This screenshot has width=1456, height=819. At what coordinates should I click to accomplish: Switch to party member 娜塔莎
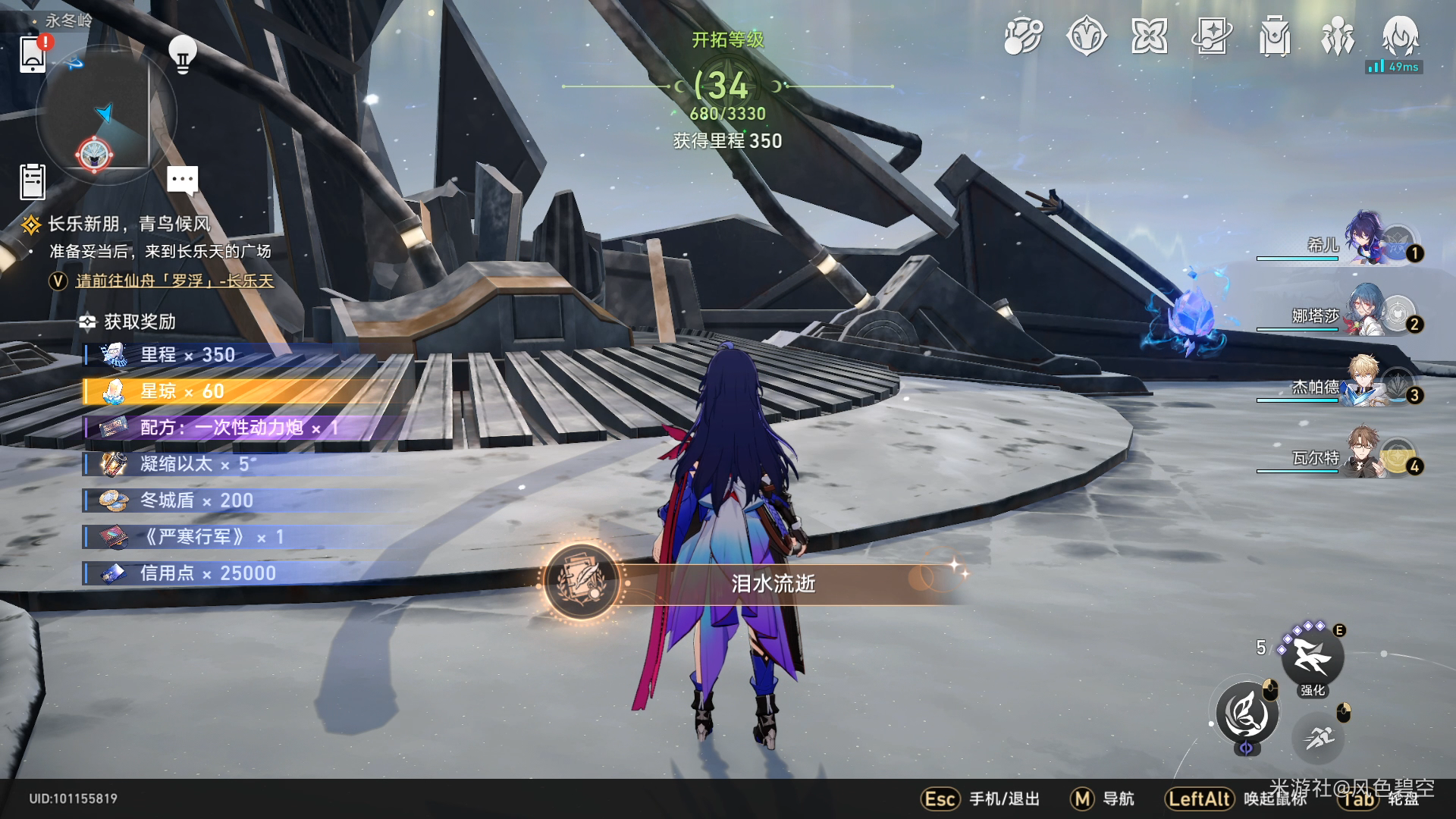click(x=1365, y=312)
